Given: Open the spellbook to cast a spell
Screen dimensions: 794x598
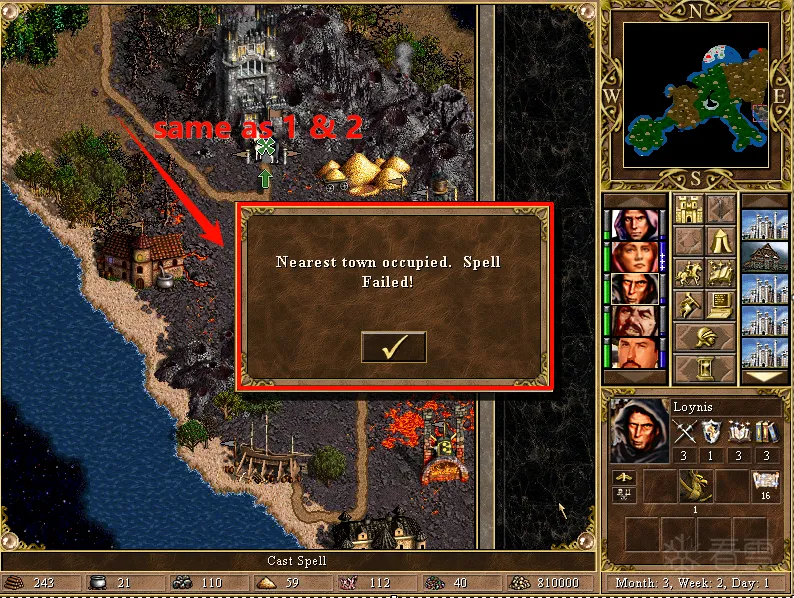Looking at the screenshot, I should click(720, 272).
